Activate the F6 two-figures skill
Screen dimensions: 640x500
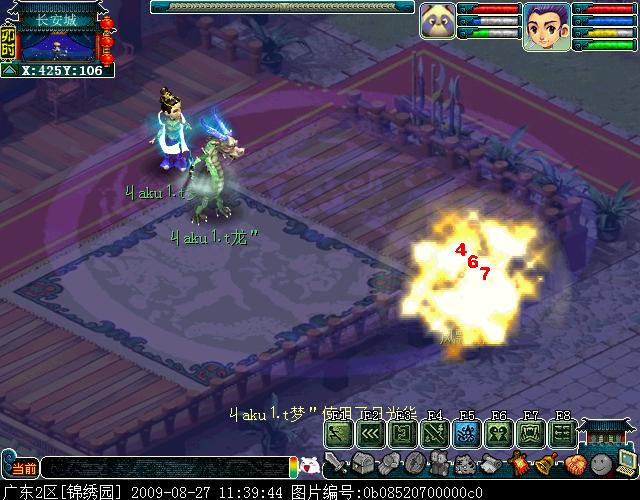(498, 433)
